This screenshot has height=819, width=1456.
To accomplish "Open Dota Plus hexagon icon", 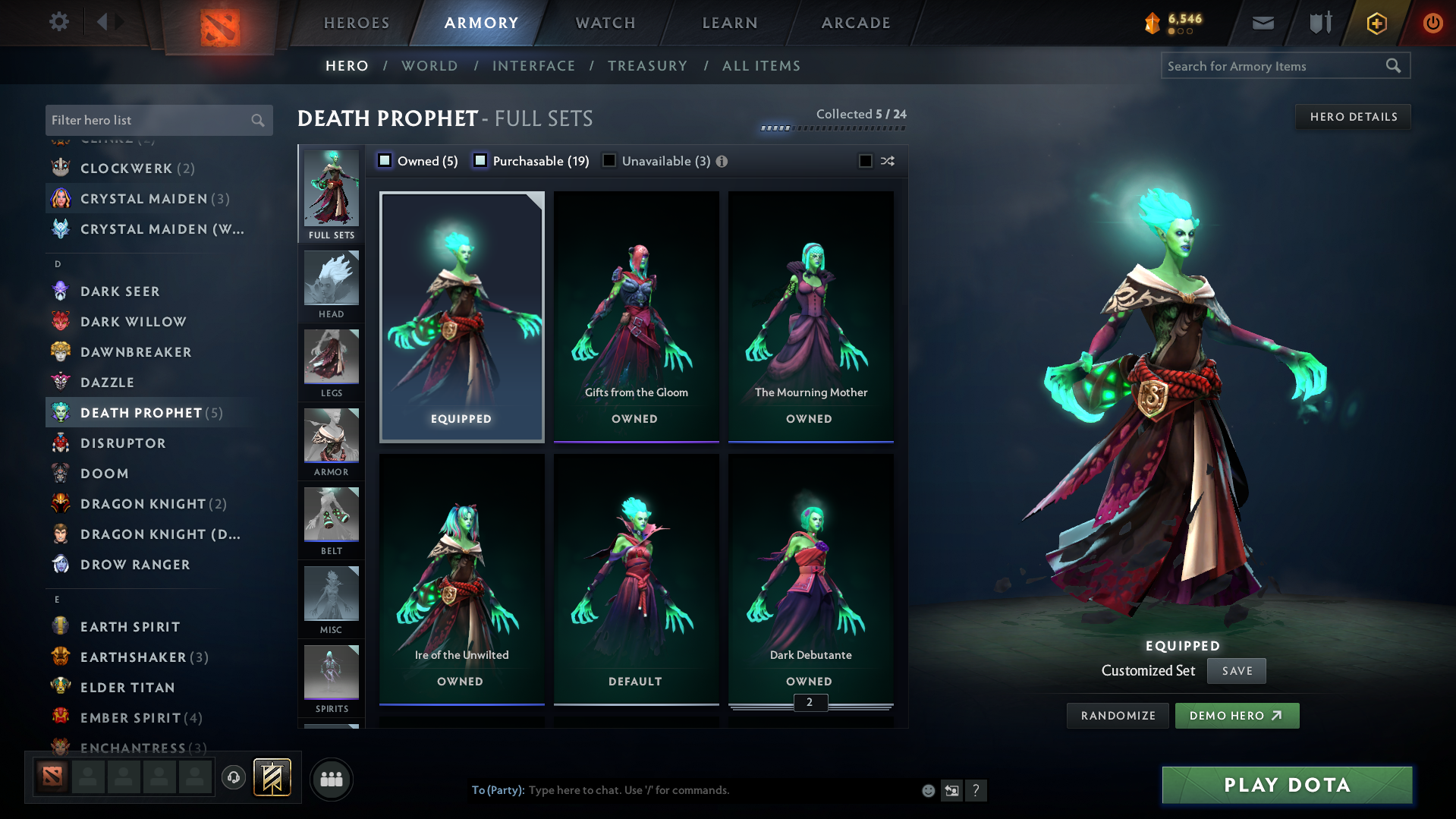I will click(1376, 22).
